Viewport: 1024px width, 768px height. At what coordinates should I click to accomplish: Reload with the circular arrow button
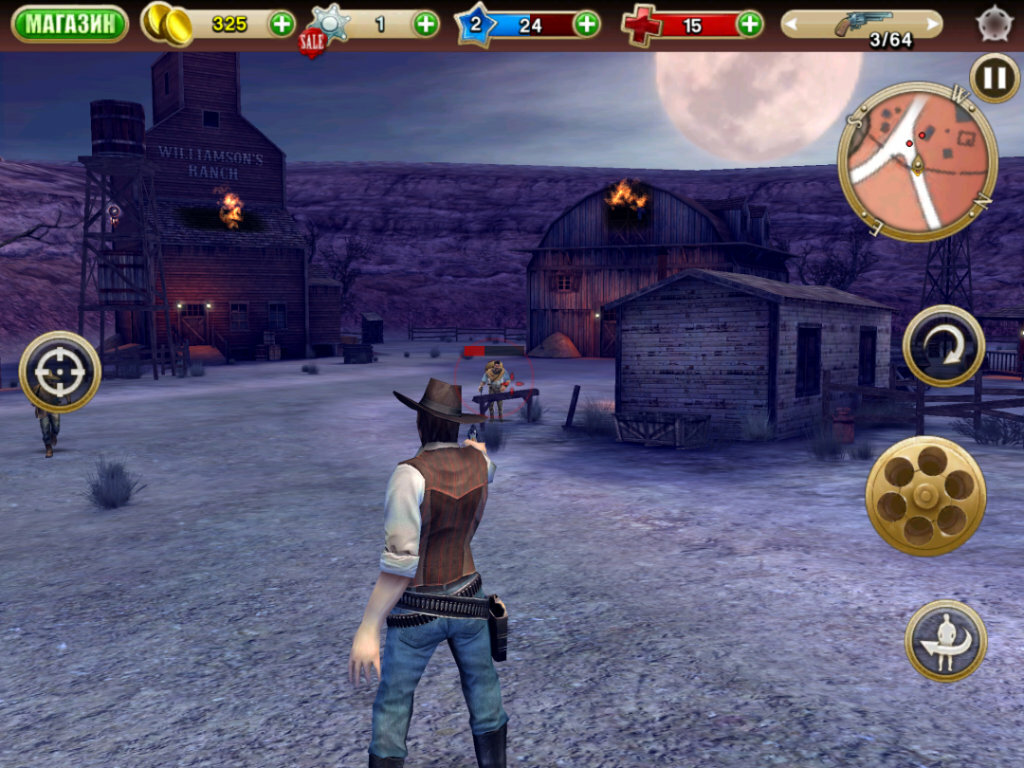(944, 346)
